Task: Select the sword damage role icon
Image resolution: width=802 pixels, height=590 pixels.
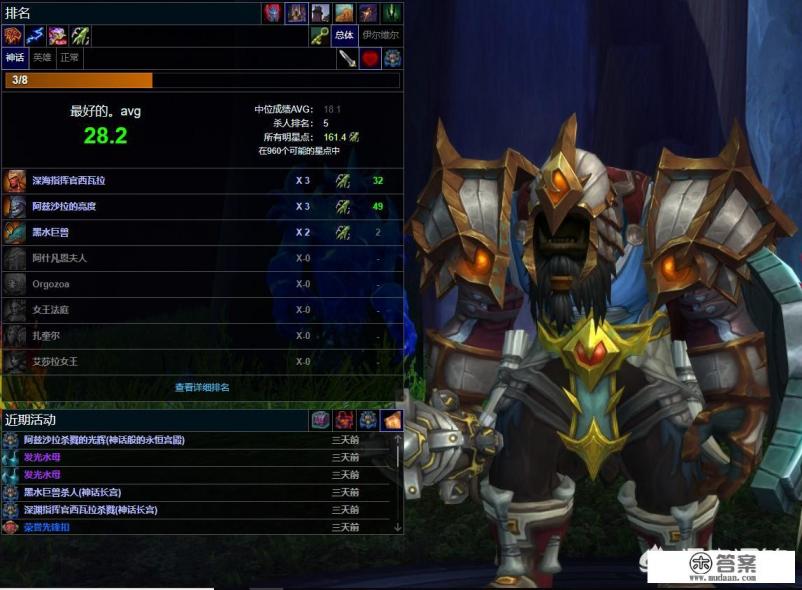Action: click(x=347, y=59)
